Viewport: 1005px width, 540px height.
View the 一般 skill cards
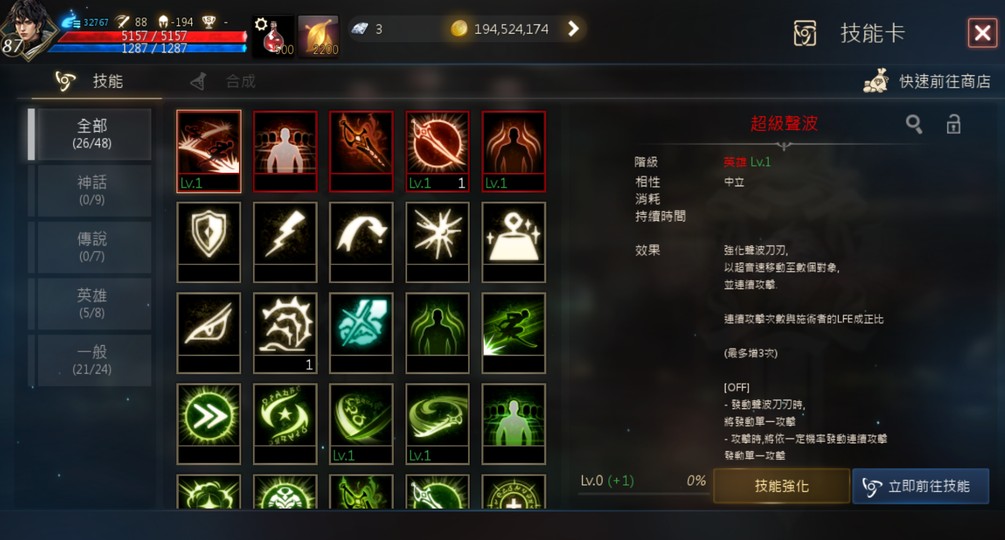point(91,360)
